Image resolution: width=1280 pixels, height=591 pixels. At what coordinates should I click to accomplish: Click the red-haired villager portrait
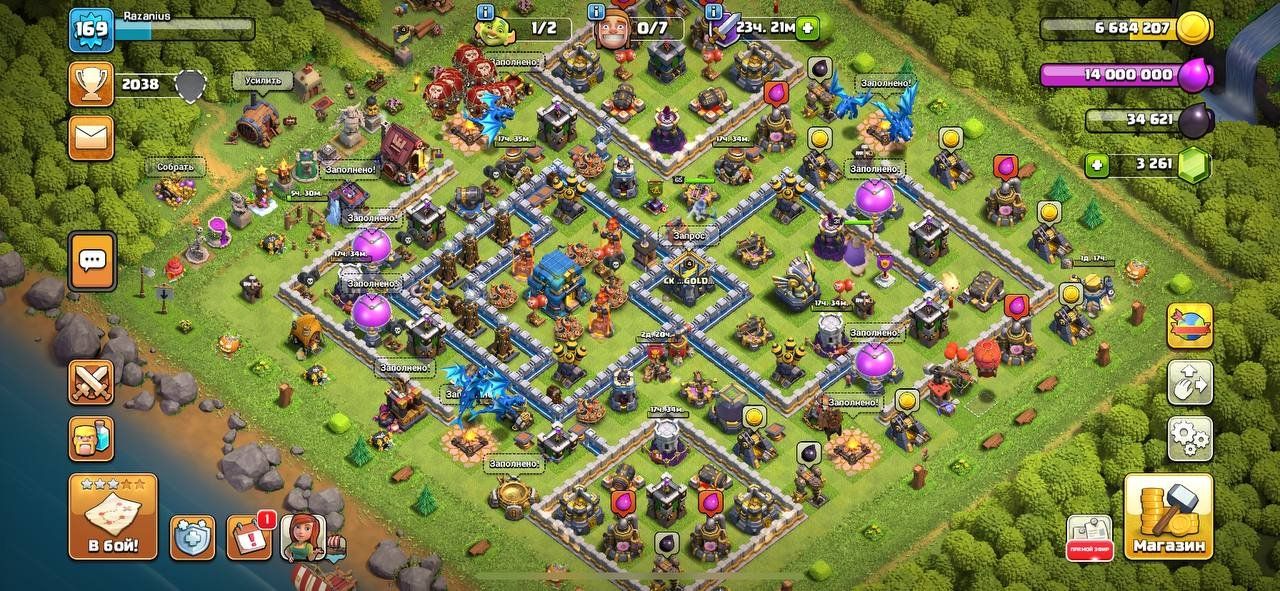tap(303, 537)
